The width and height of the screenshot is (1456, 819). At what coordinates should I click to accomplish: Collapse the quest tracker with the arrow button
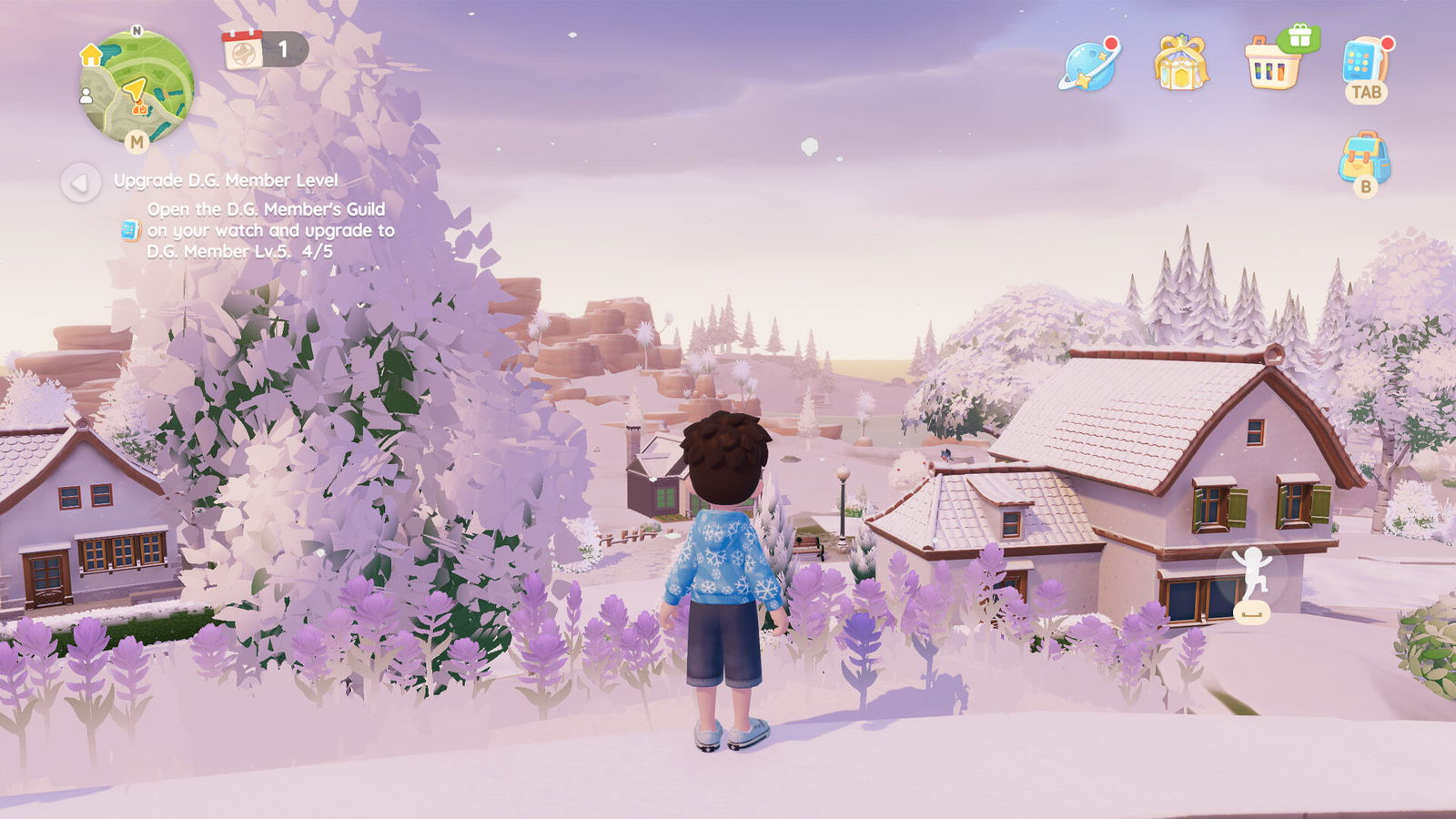coord(80,183)
